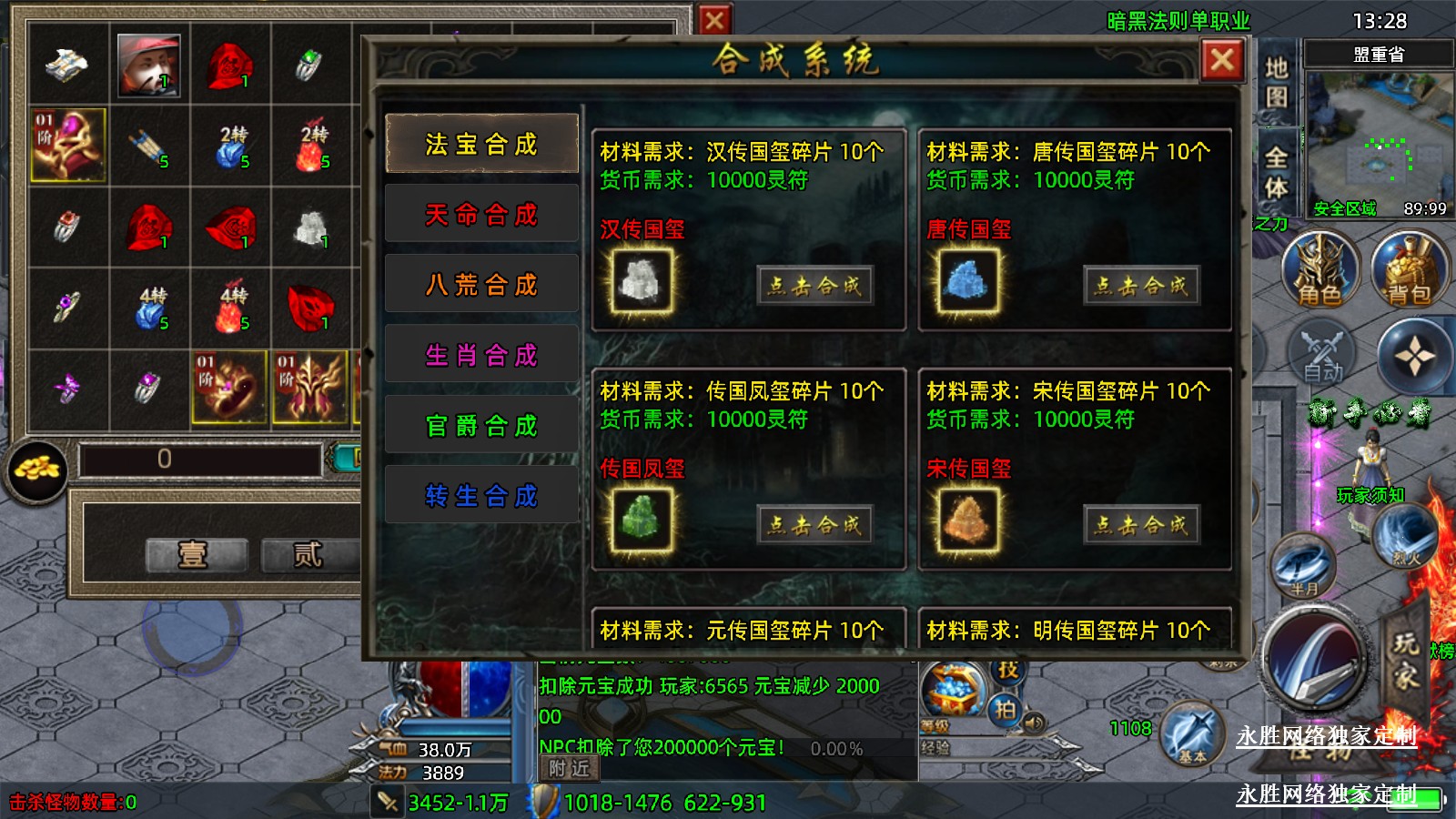Click 点击合成 for 汉传国玺
This screenshot has width=1456, height=819.
click(x=814, y=286)
